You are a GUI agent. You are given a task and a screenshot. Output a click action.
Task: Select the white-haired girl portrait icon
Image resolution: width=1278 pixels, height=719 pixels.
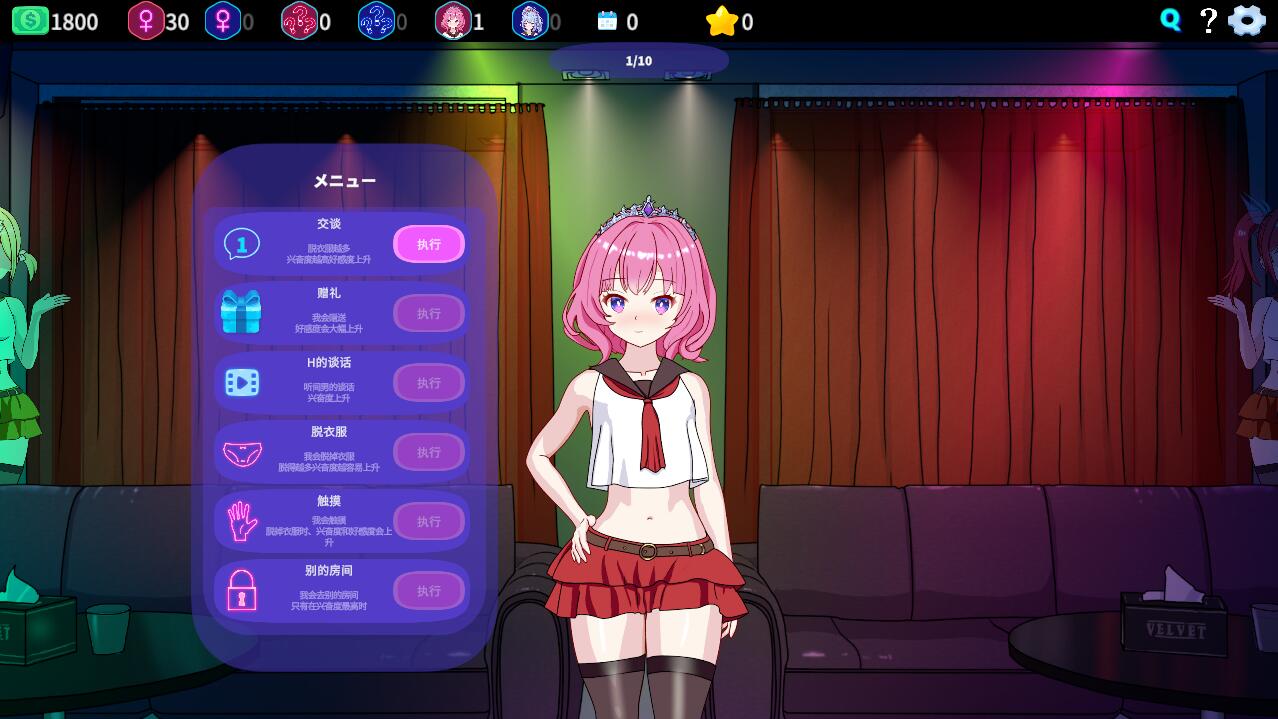click(x=530, y=21)
